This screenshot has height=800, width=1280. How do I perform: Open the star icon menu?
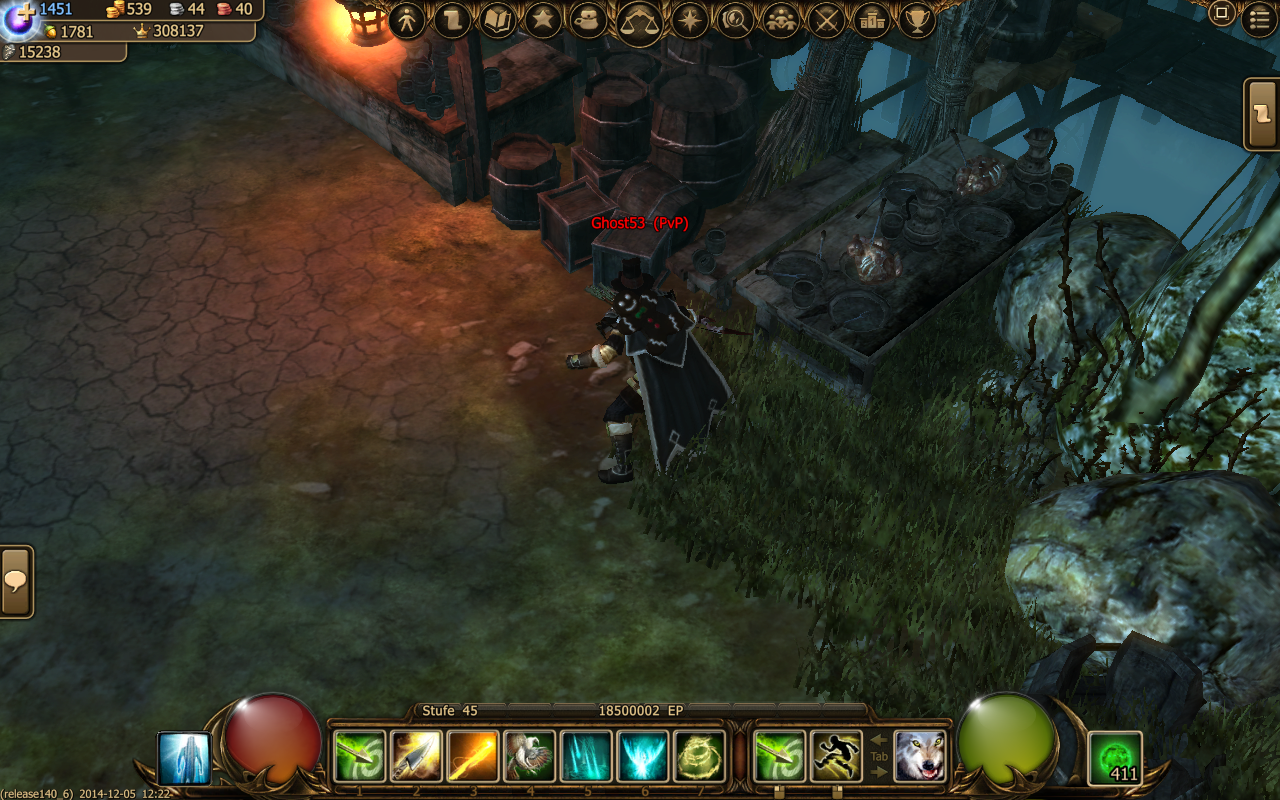[542, 19]
